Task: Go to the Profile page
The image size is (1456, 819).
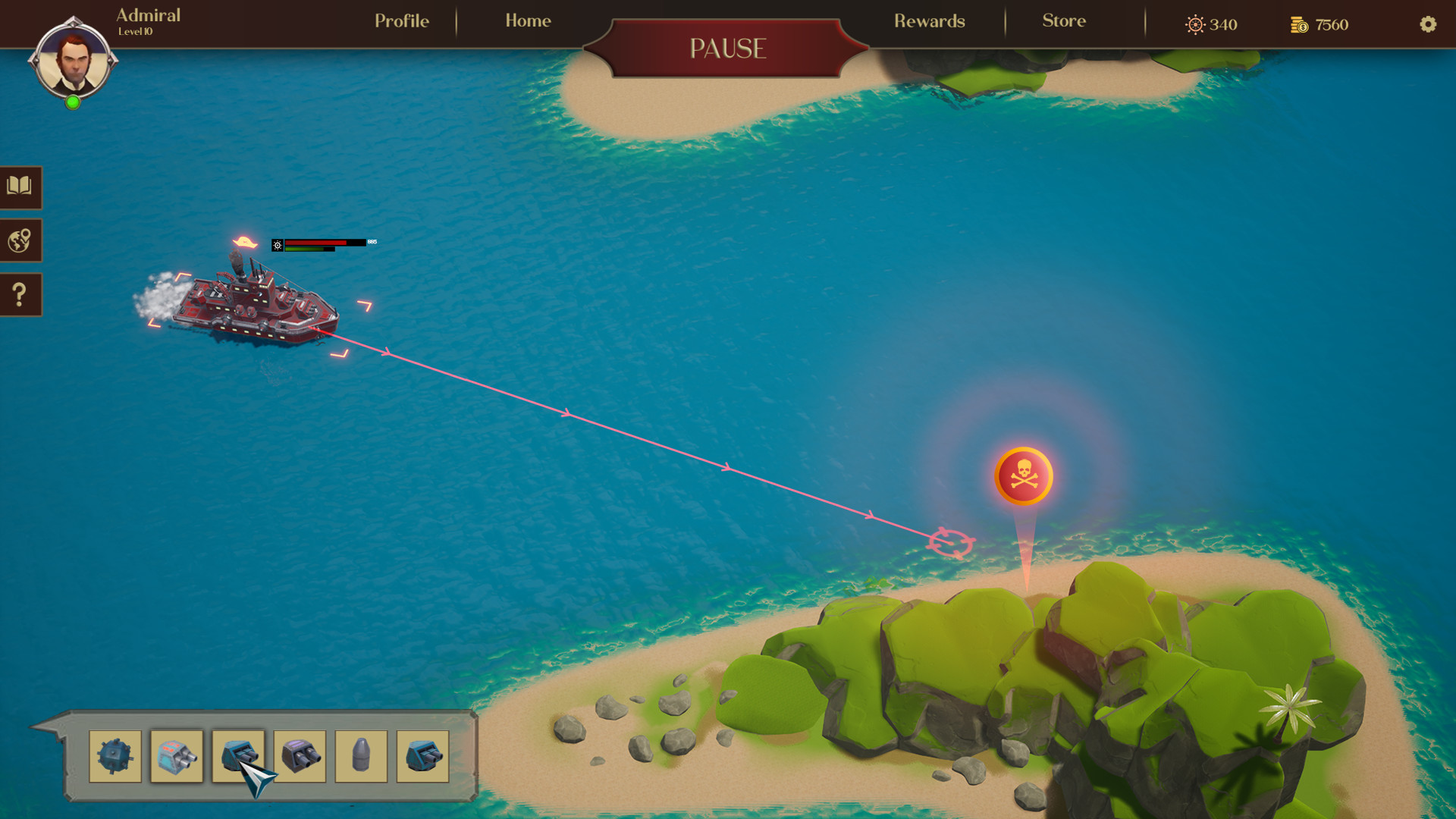Action: (x=400, y=21)
